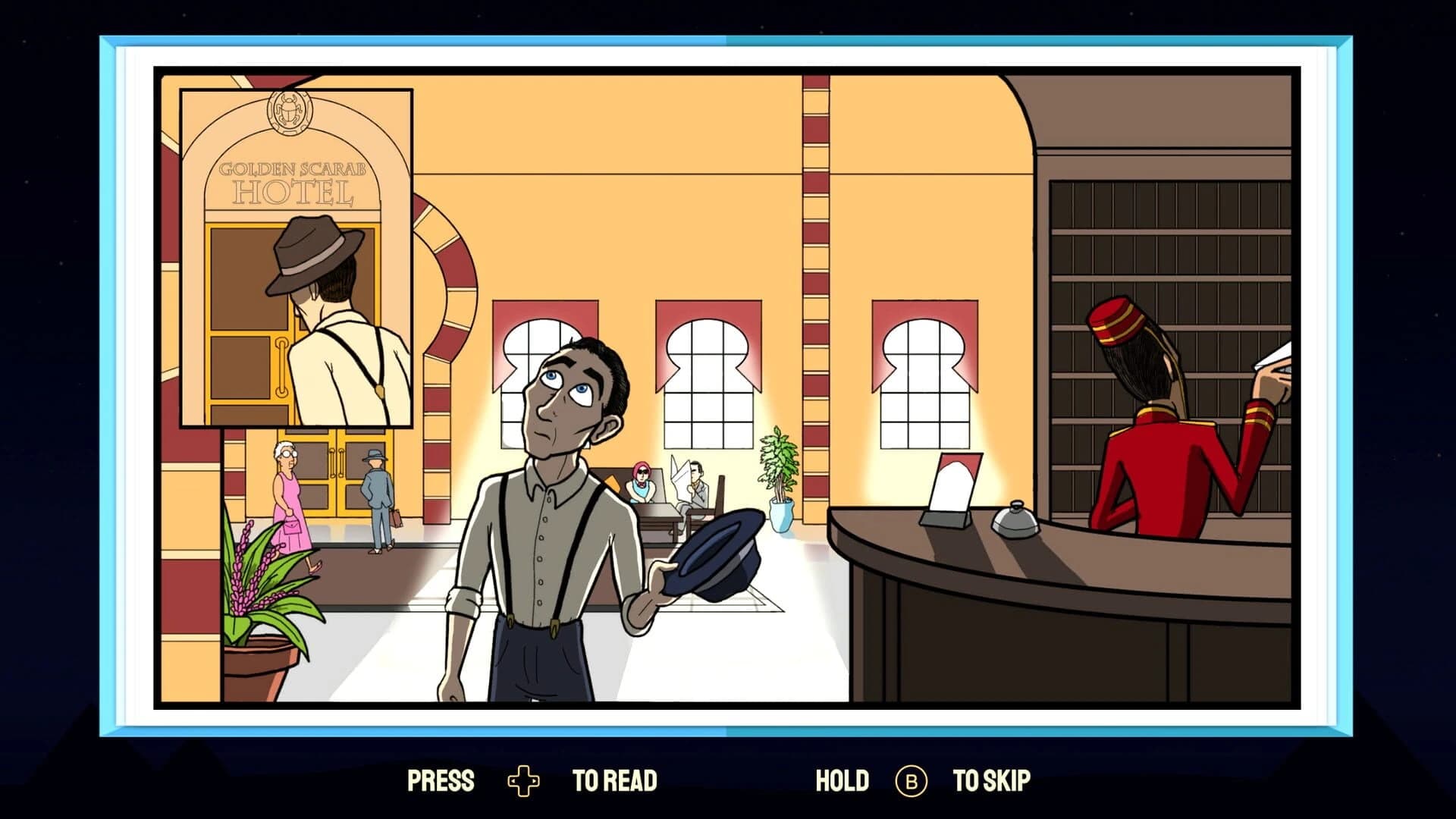Expand the Golden Scarab Hotel sign

tap(294, 182)
